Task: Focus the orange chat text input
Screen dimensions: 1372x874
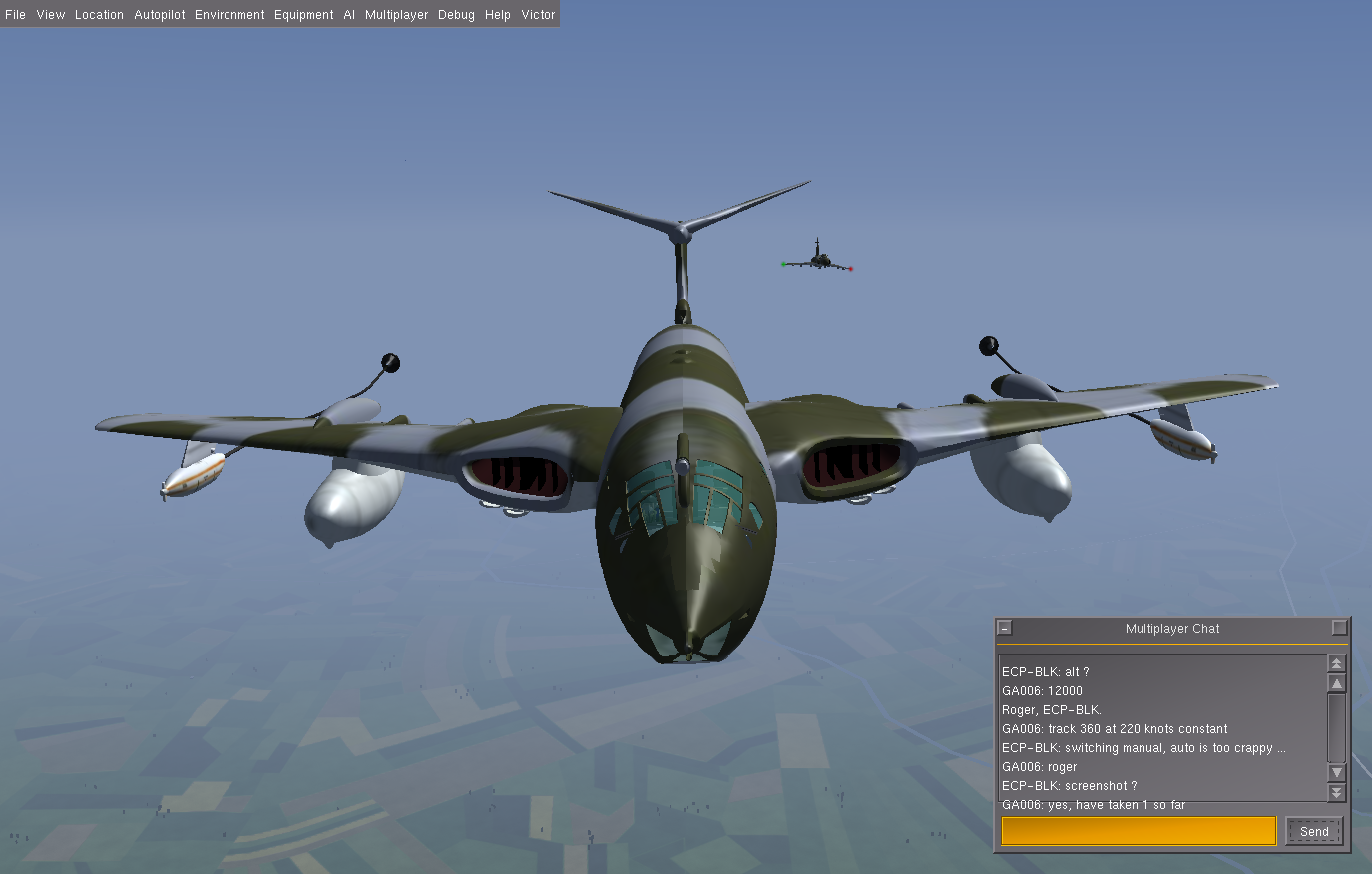Action: coord(1139,831)
